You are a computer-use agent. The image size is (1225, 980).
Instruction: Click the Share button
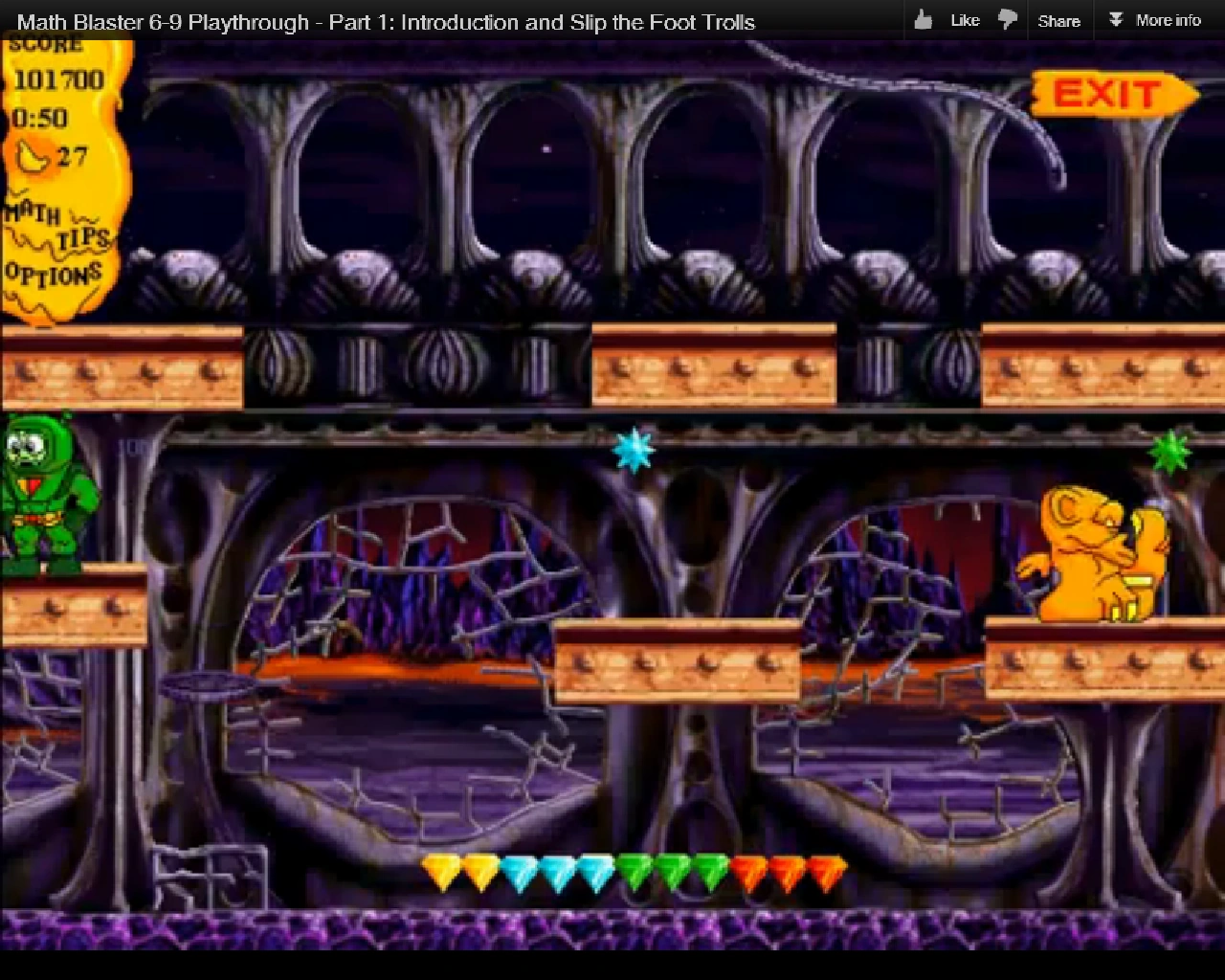click(x=1059, y=19)
